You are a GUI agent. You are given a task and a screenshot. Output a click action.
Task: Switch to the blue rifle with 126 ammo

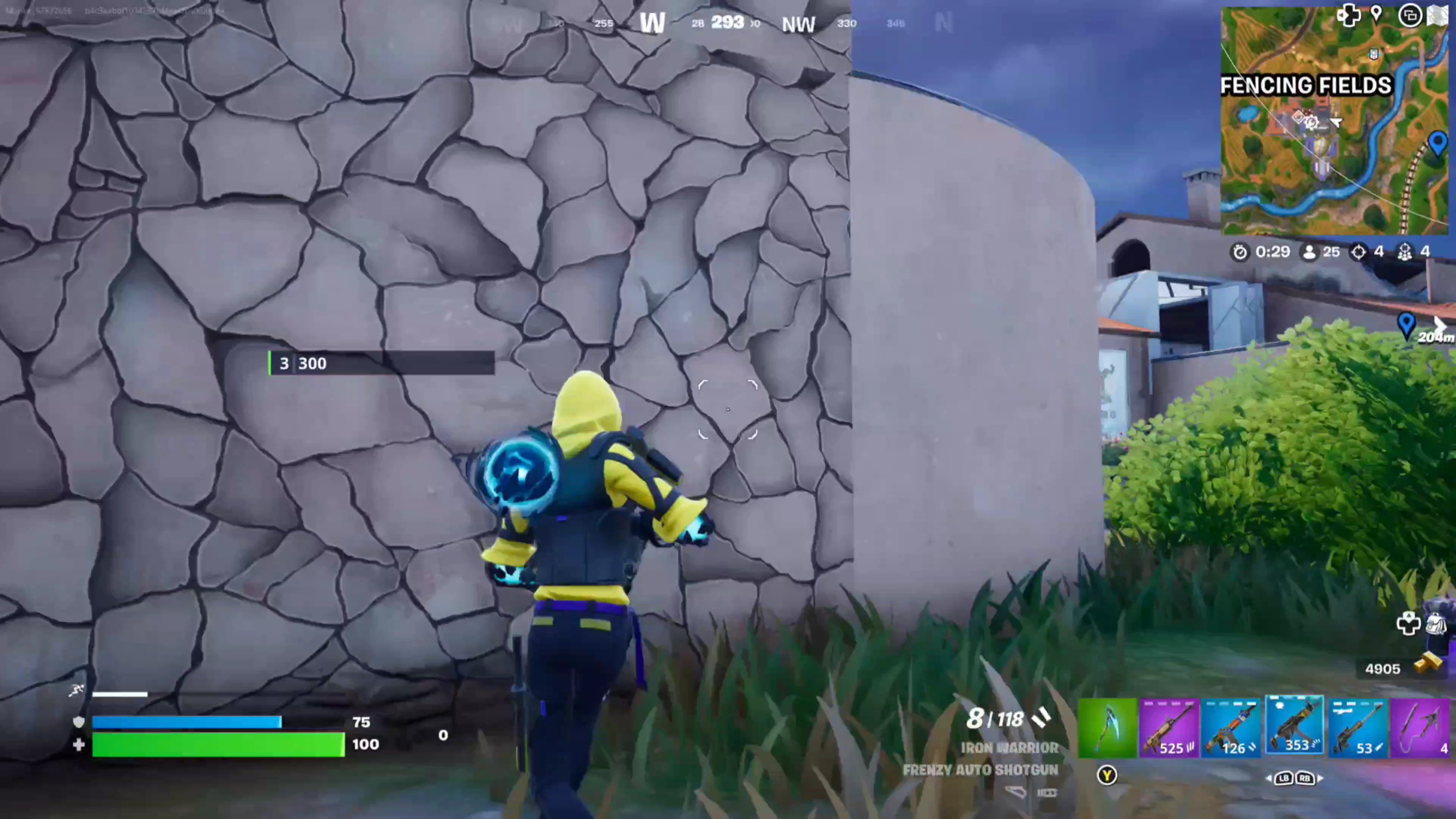tap(1232, 728)
